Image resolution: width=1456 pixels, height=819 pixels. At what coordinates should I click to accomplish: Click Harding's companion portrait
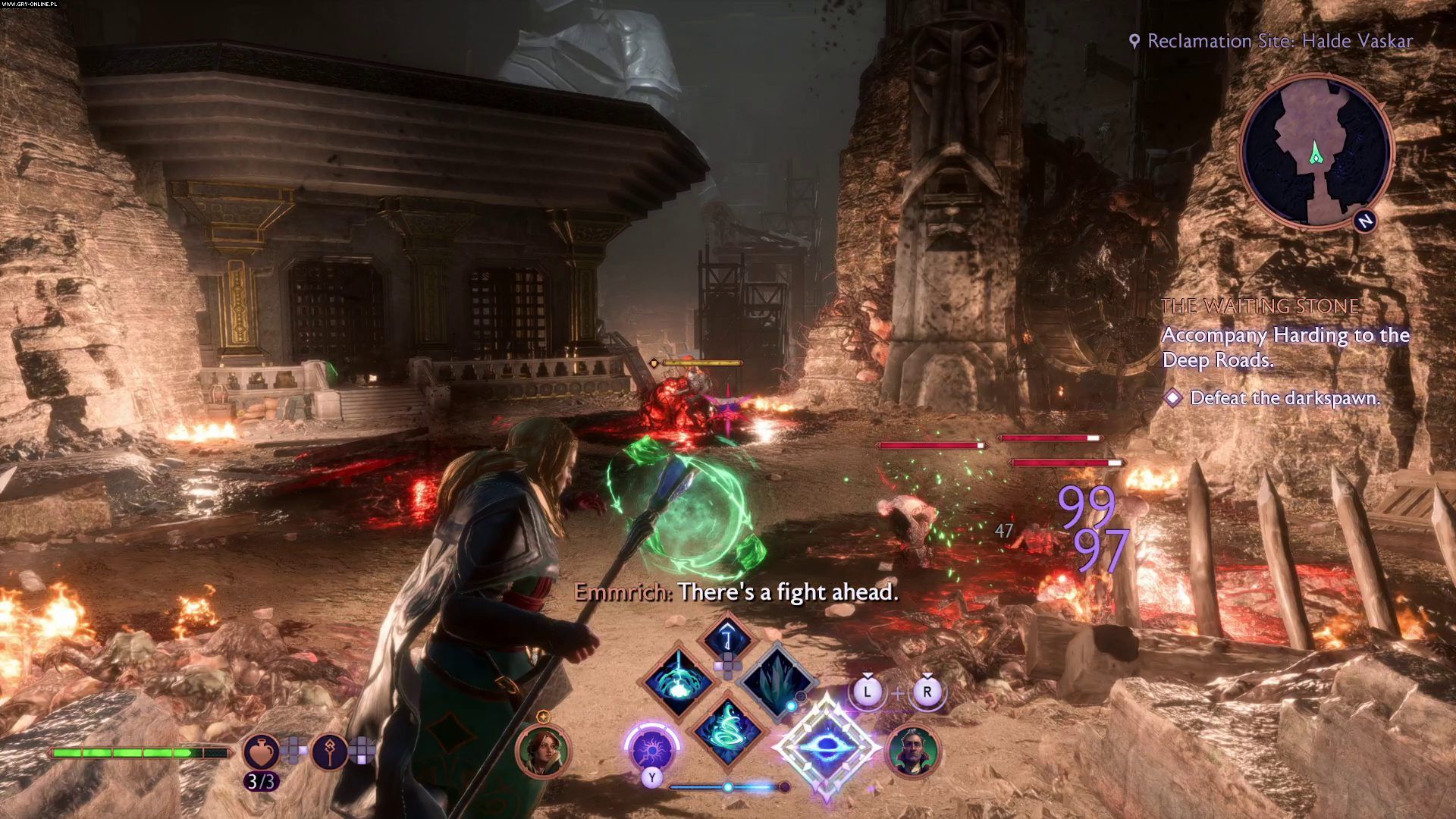tap(542, 750)
